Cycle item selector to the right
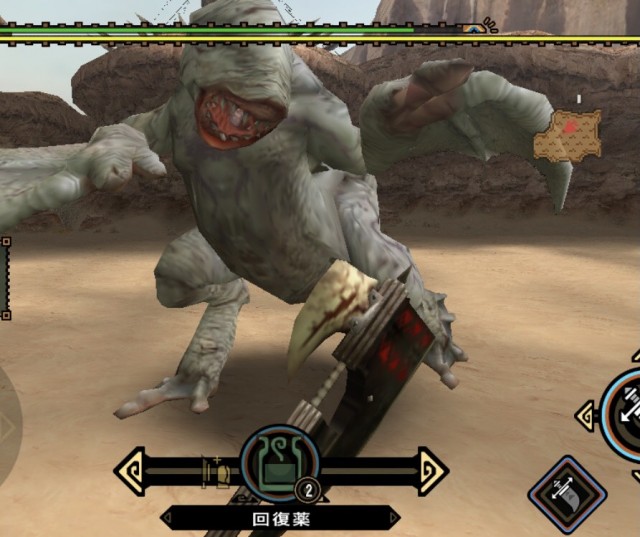640x537 pixels. point(432,470)
